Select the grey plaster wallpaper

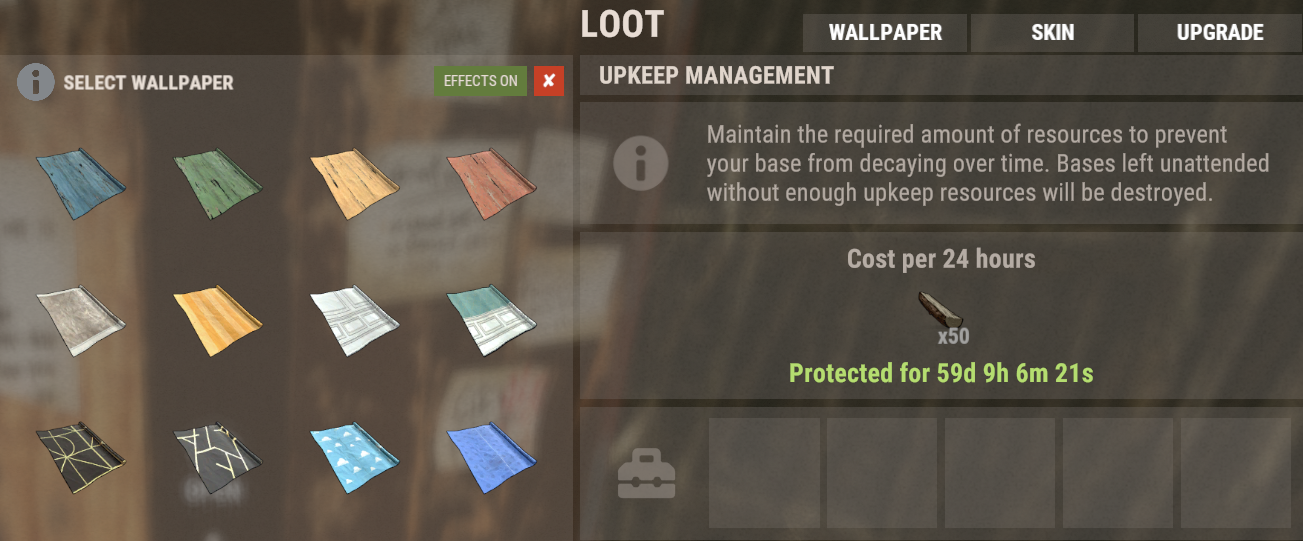81,320
